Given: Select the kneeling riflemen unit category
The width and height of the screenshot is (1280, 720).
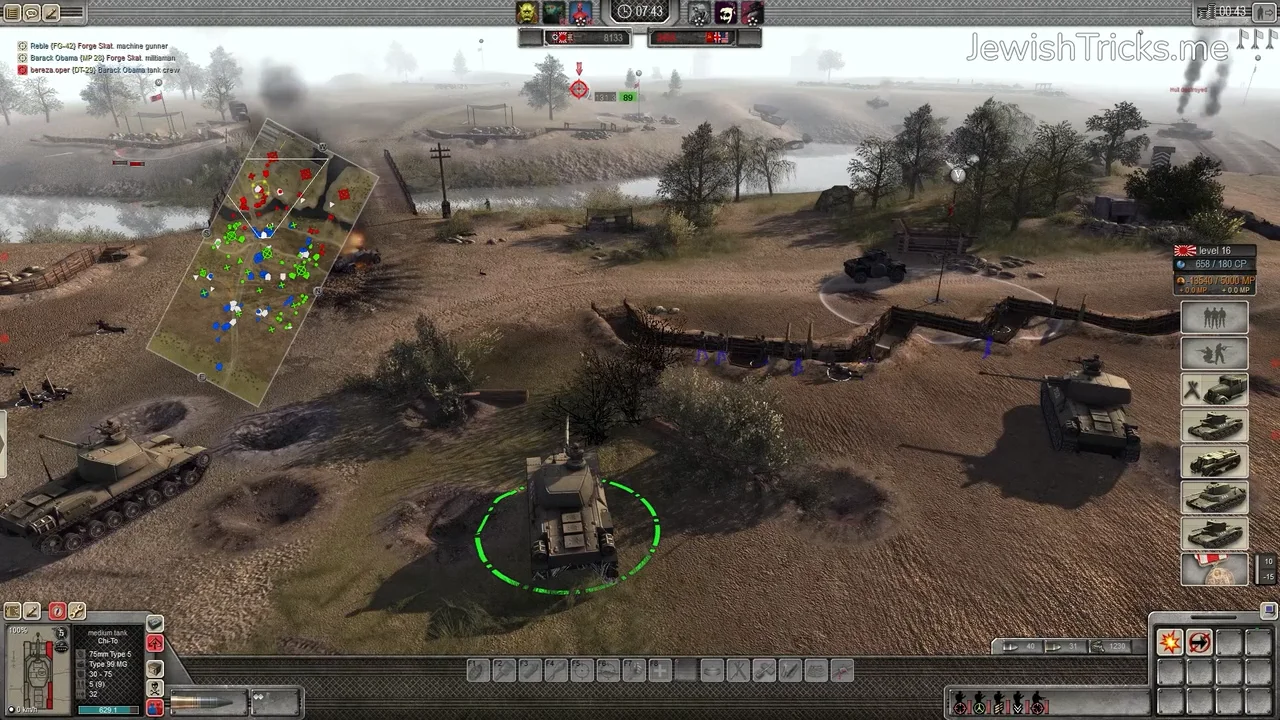Looking at the screenshot, I should click(1214, 354).
